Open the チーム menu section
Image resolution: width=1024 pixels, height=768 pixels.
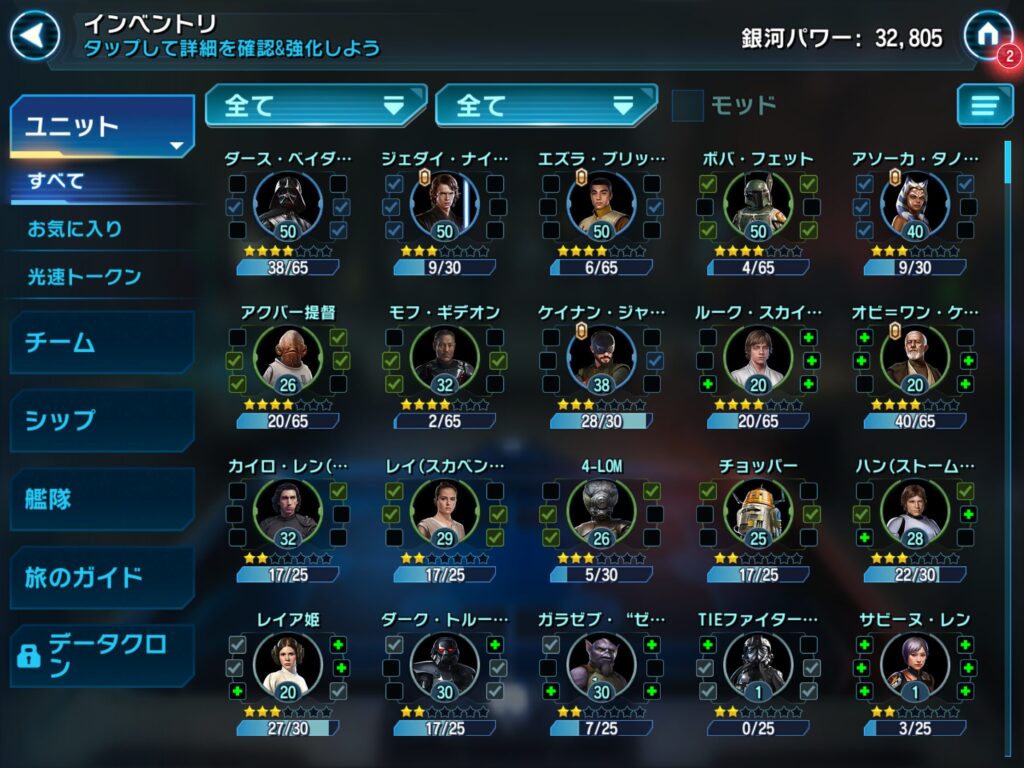point(101,342)
